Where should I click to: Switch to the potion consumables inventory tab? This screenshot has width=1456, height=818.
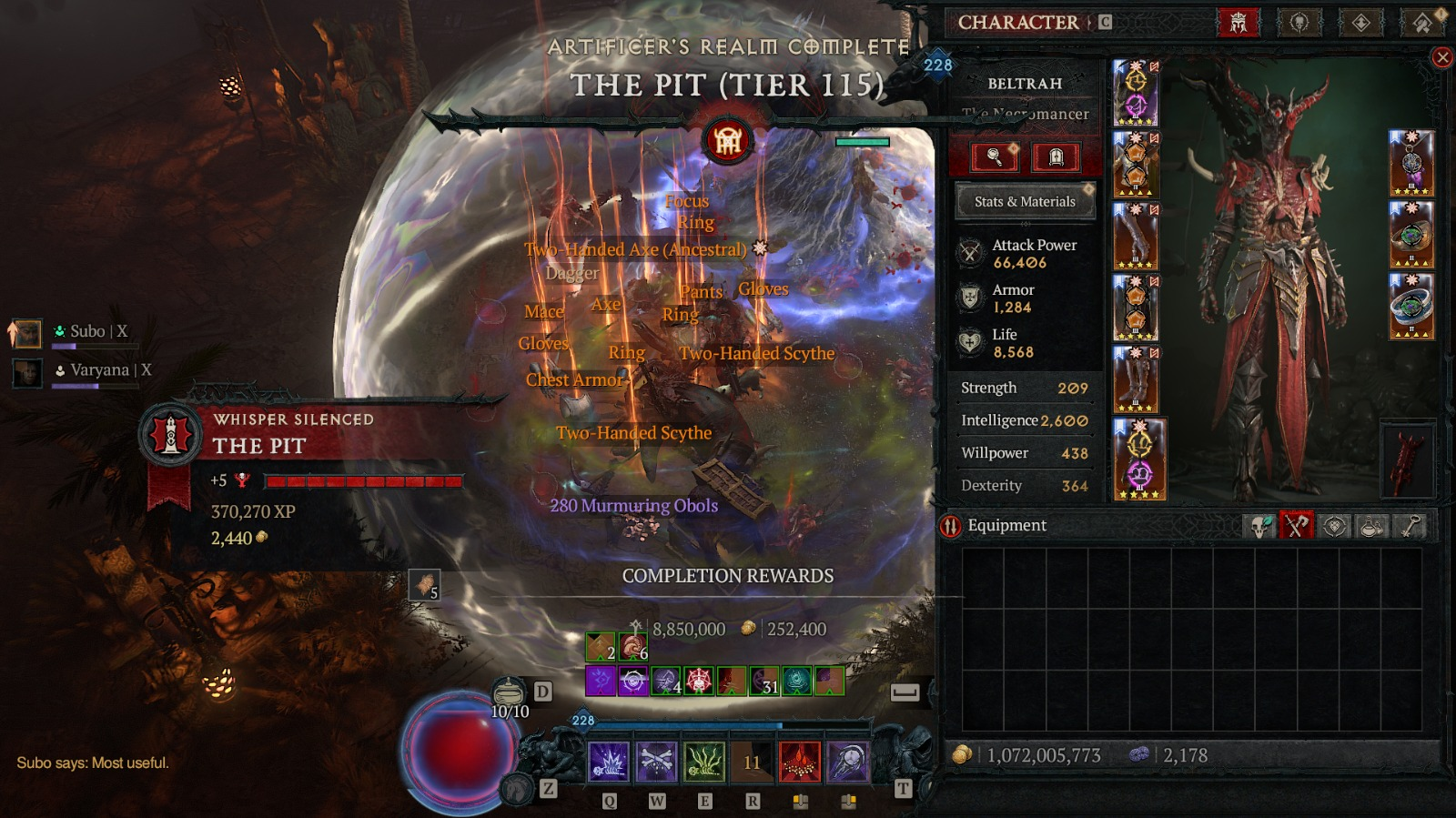click(1372, 526)
